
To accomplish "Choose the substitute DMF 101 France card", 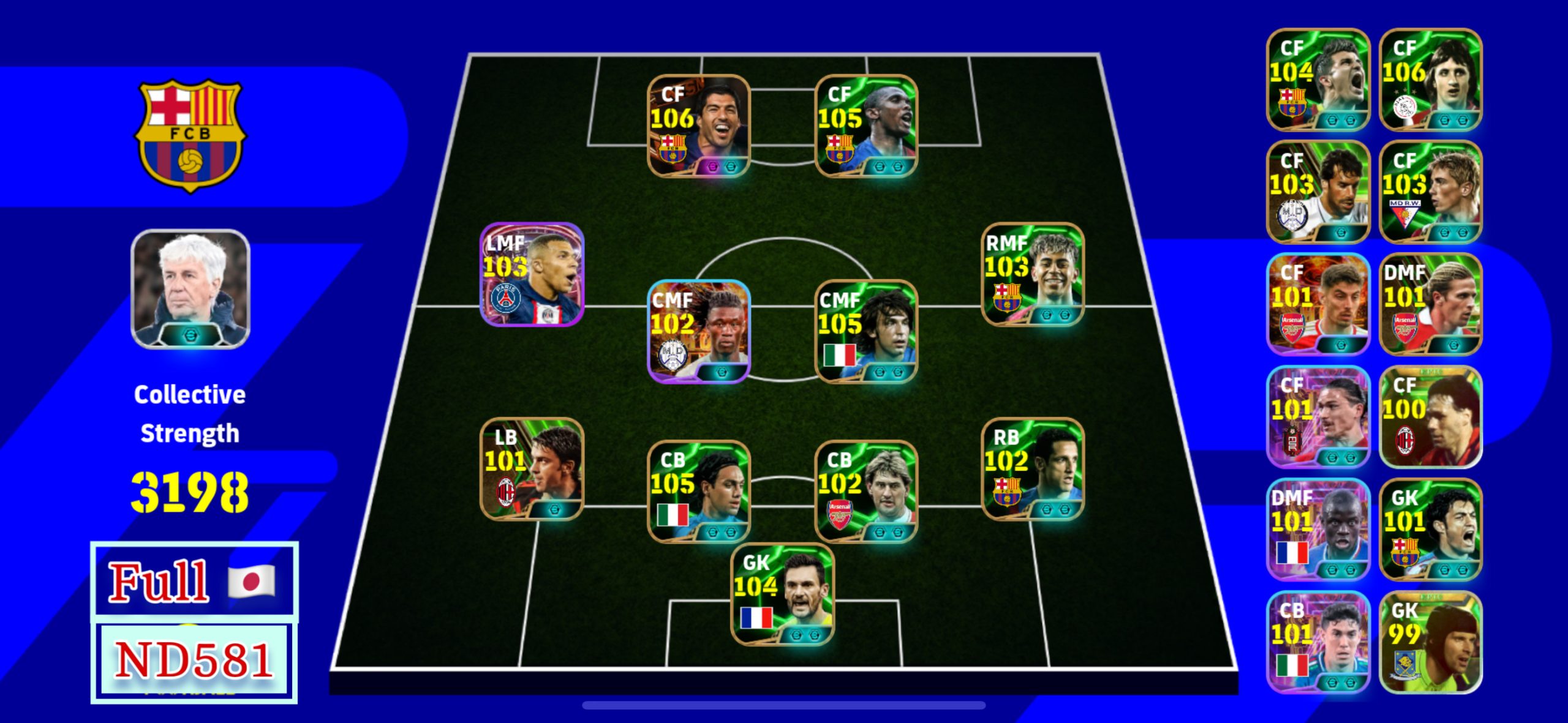I will pyautogui.click(x=1318, y=530).
